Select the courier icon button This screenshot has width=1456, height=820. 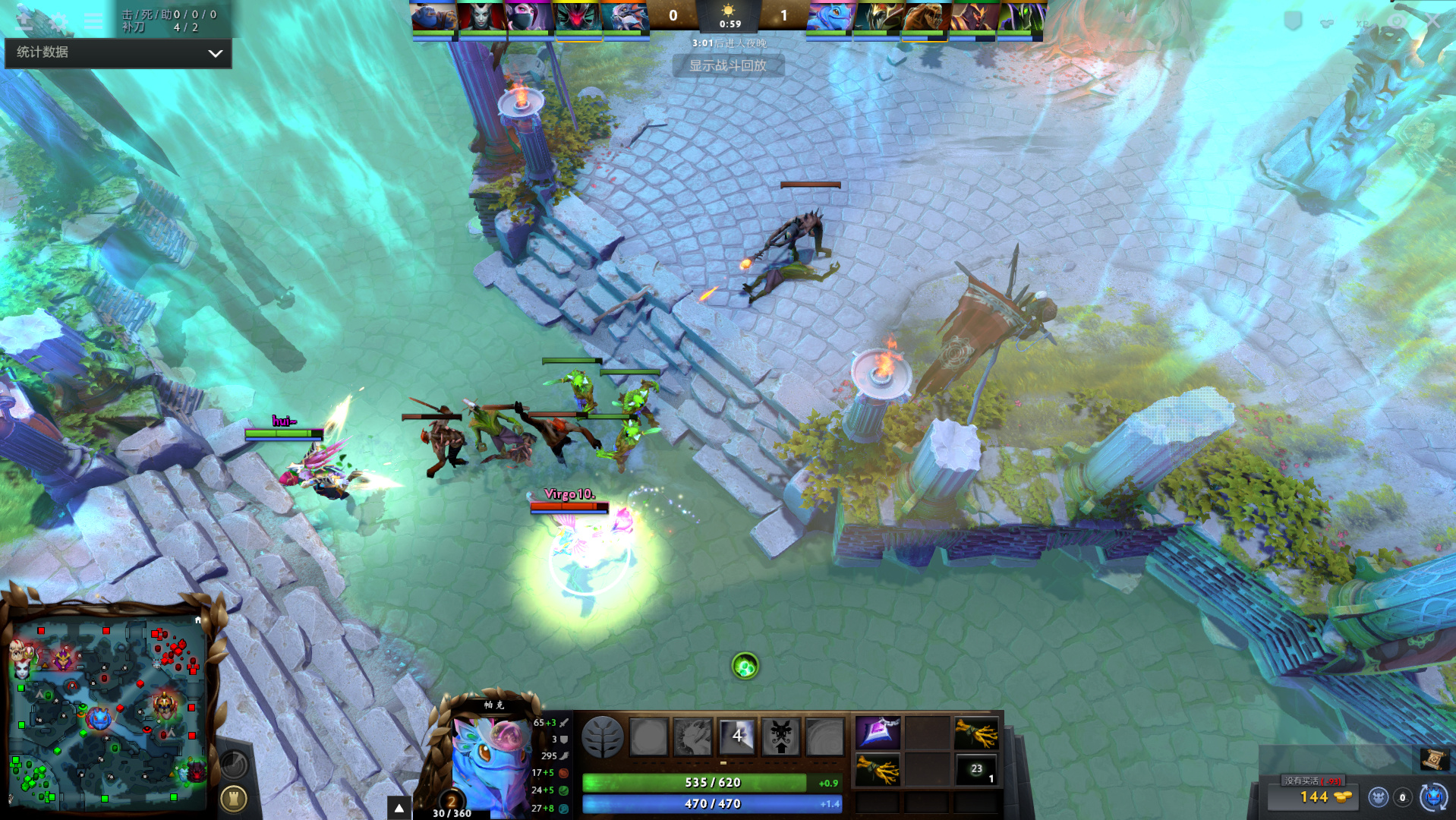[1378, 797]
